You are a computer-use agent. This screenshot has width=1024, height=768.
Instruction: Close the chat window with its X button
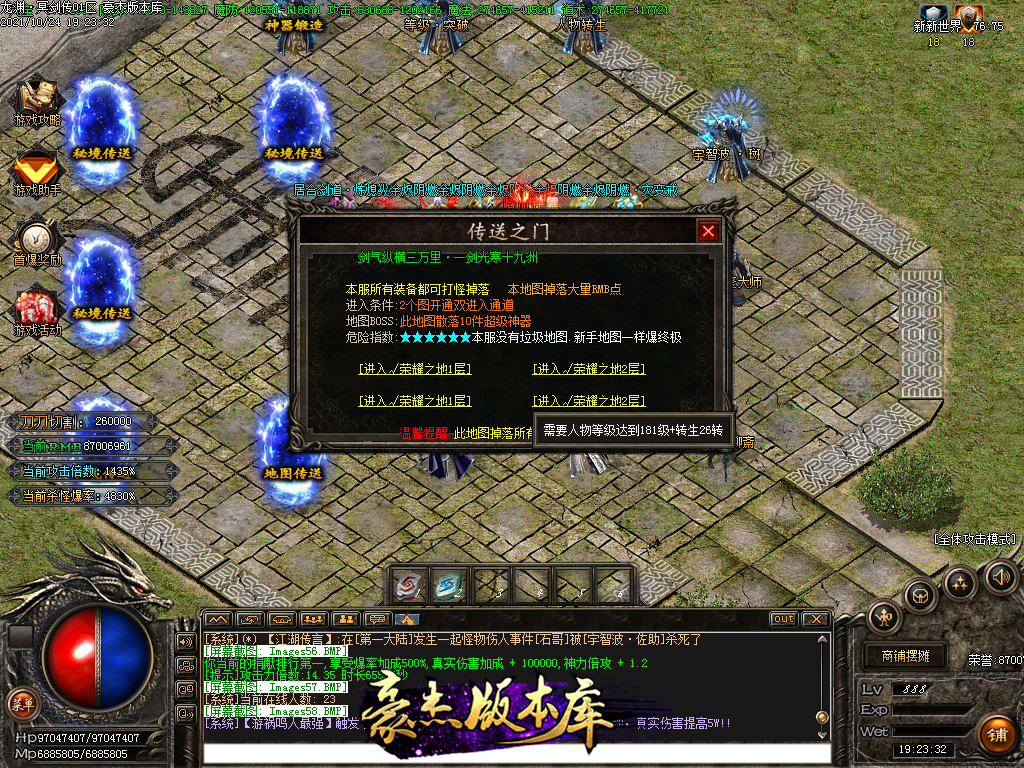click(816, 619)
